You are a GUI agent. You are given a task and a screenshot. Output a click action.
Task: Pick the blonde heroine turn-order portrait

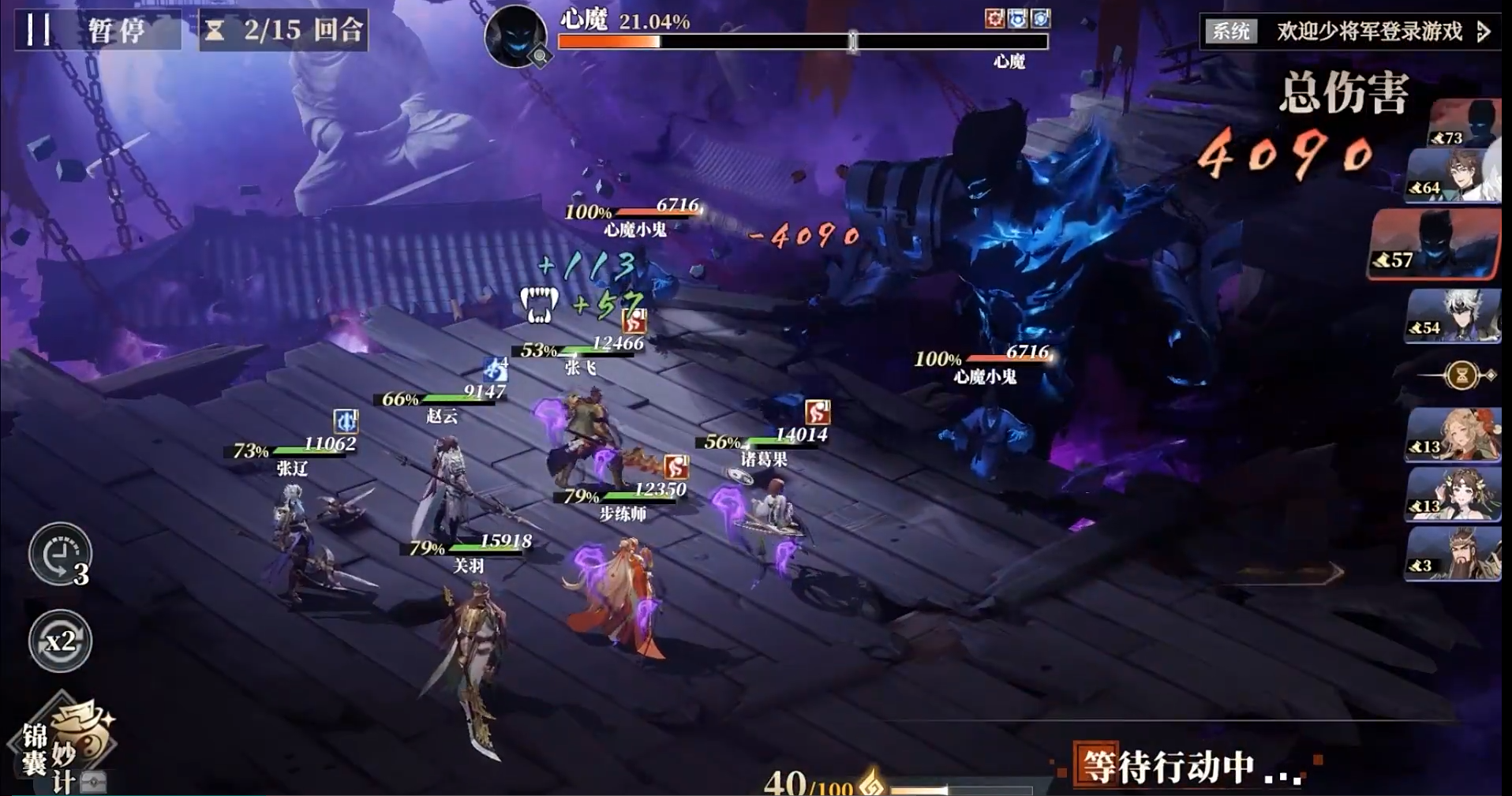1454,434
